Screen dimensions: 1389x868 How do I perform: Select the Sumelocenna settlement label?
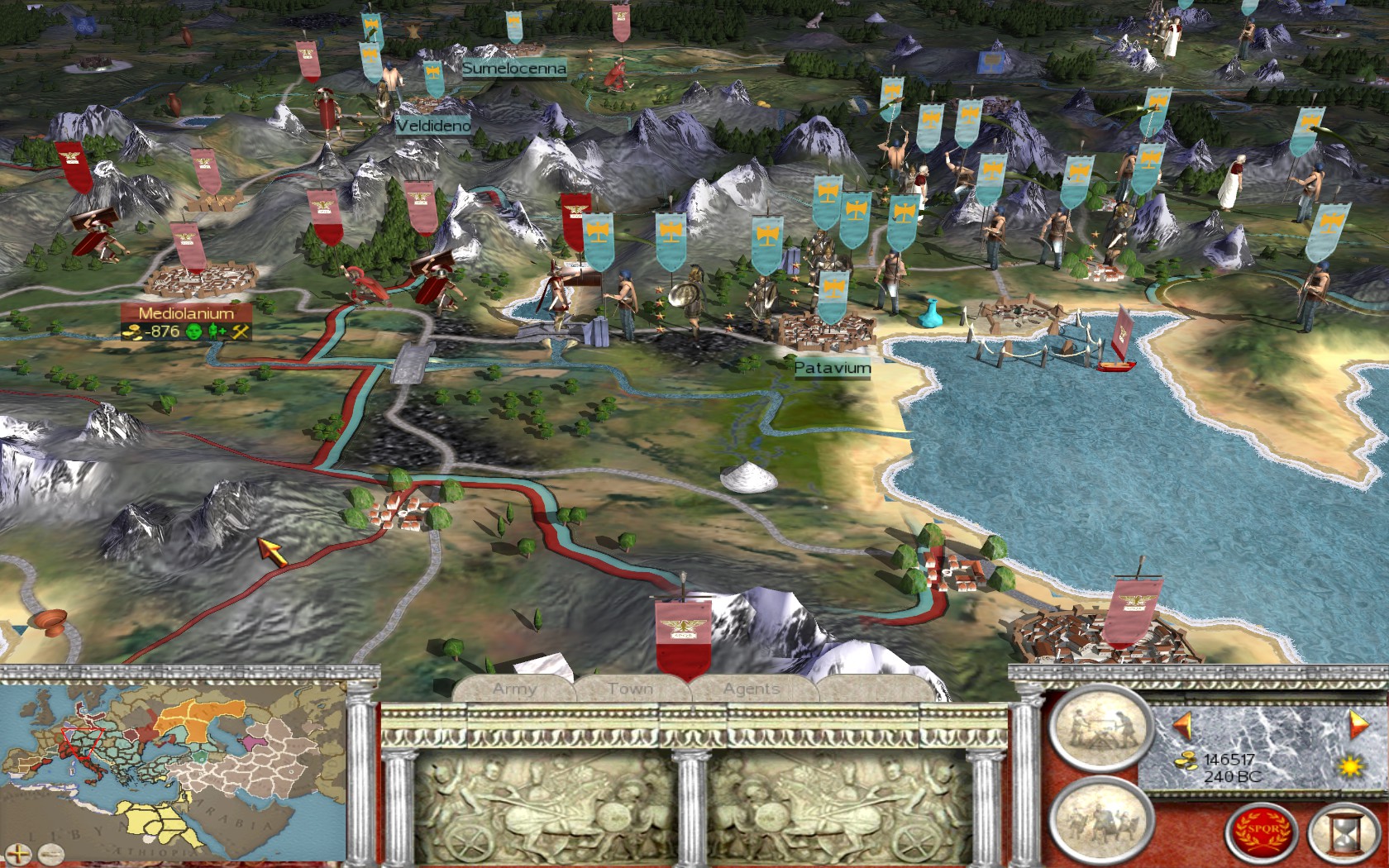click(514, 69)
